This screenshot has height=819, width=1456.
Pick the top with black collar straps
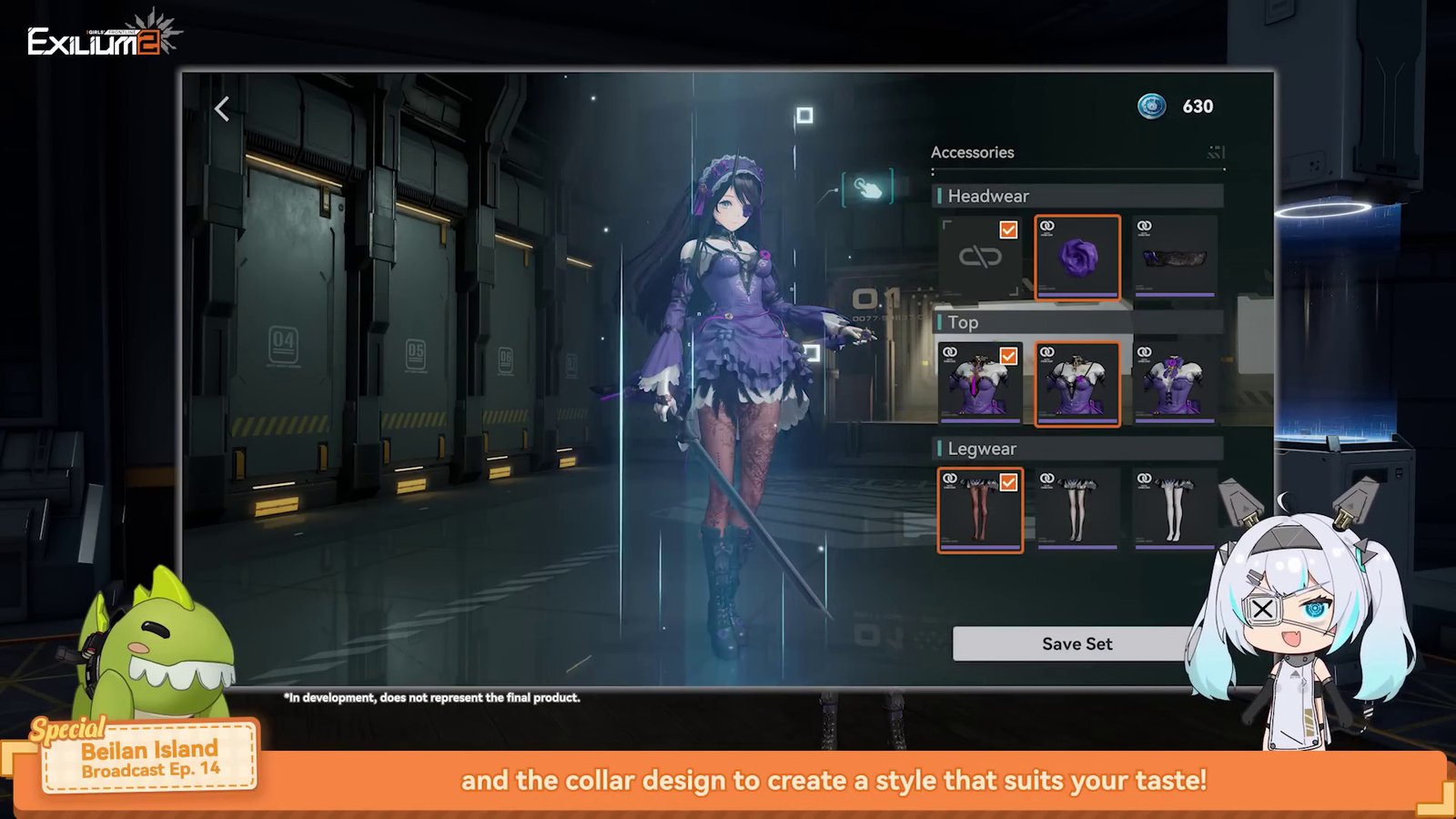1077,384
